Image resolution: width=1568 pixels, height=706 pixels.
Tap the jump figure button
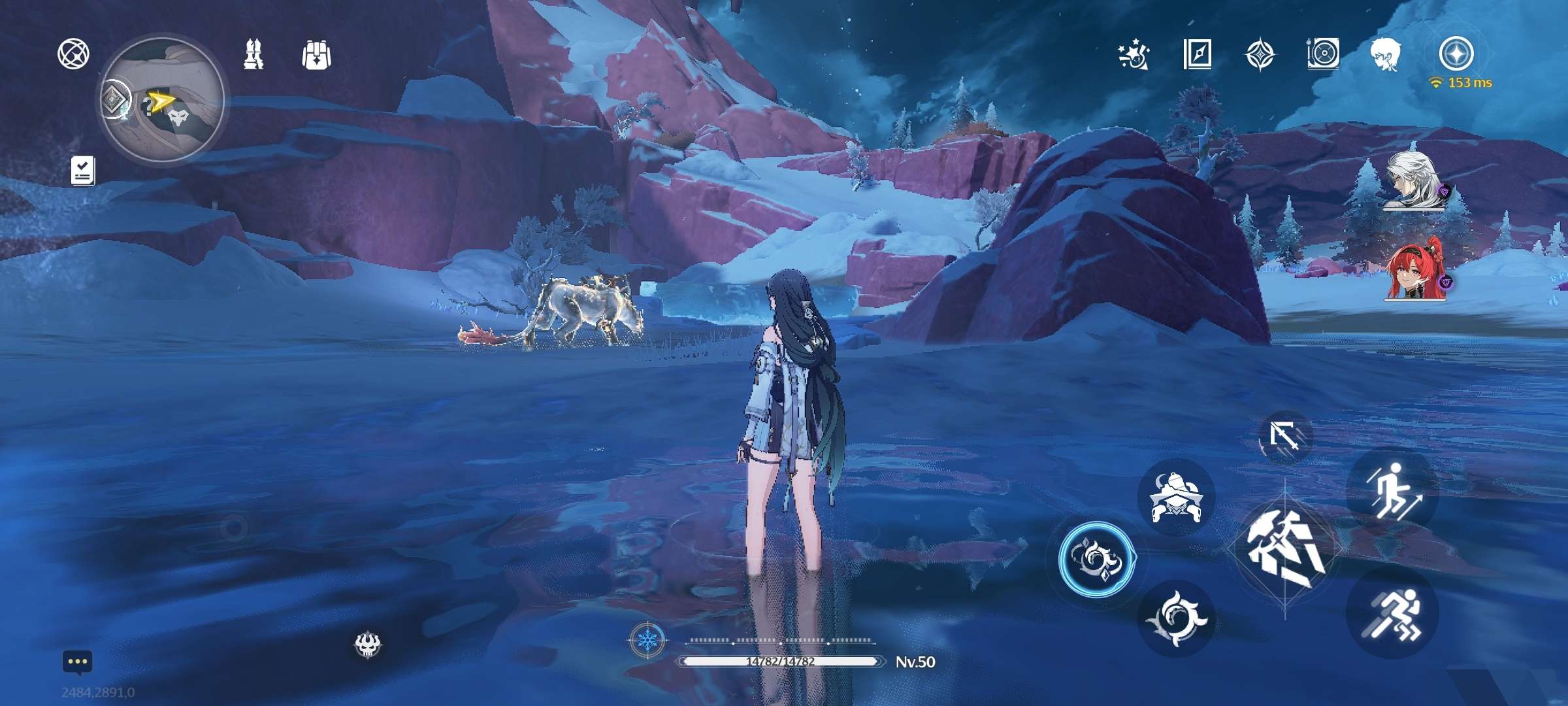(1392, 490)
